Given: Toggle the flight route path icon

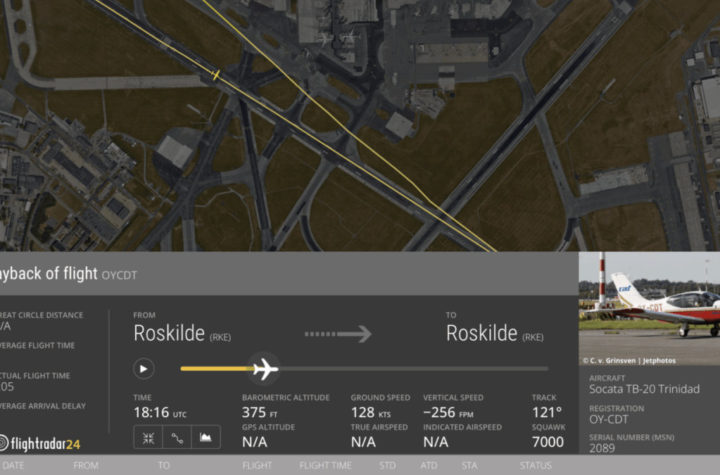Looking at the screenshot, I should [x=177, y=437].
